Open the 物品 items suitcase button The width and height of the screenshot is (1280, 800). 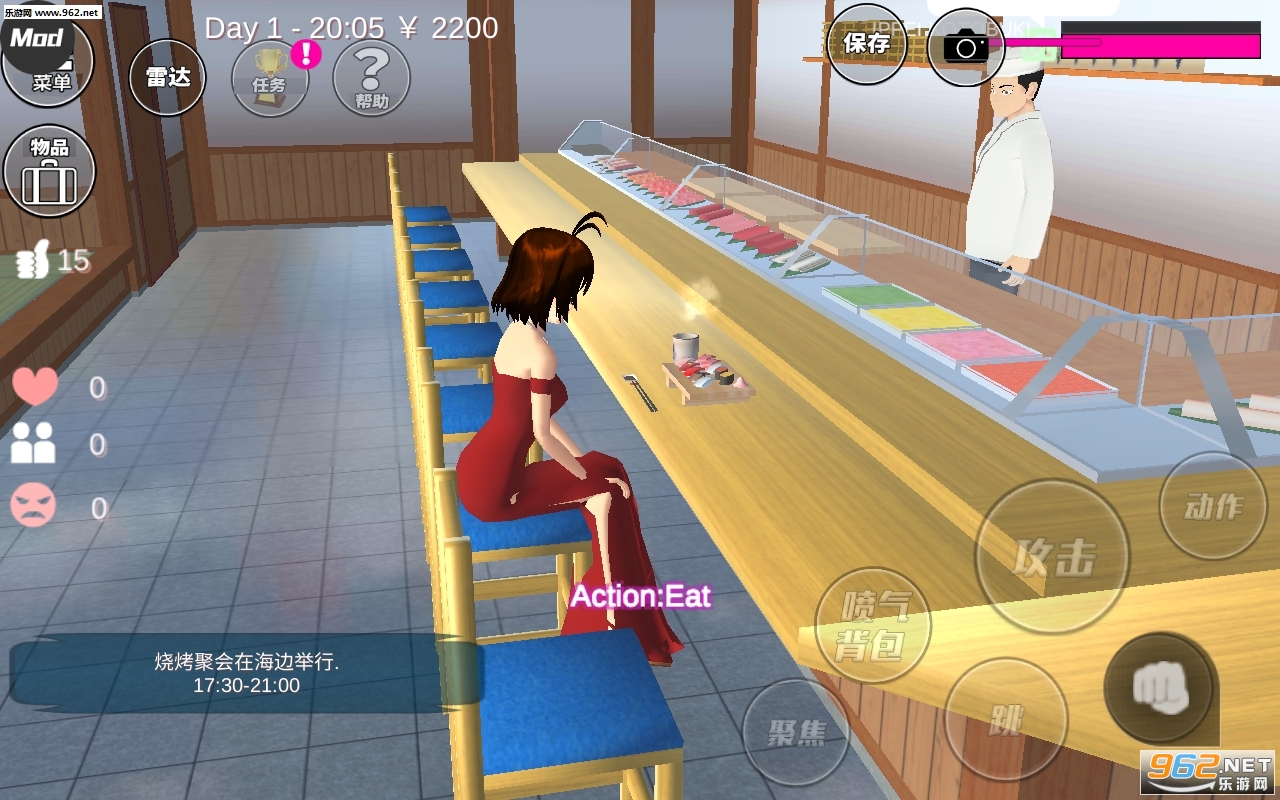49,171
